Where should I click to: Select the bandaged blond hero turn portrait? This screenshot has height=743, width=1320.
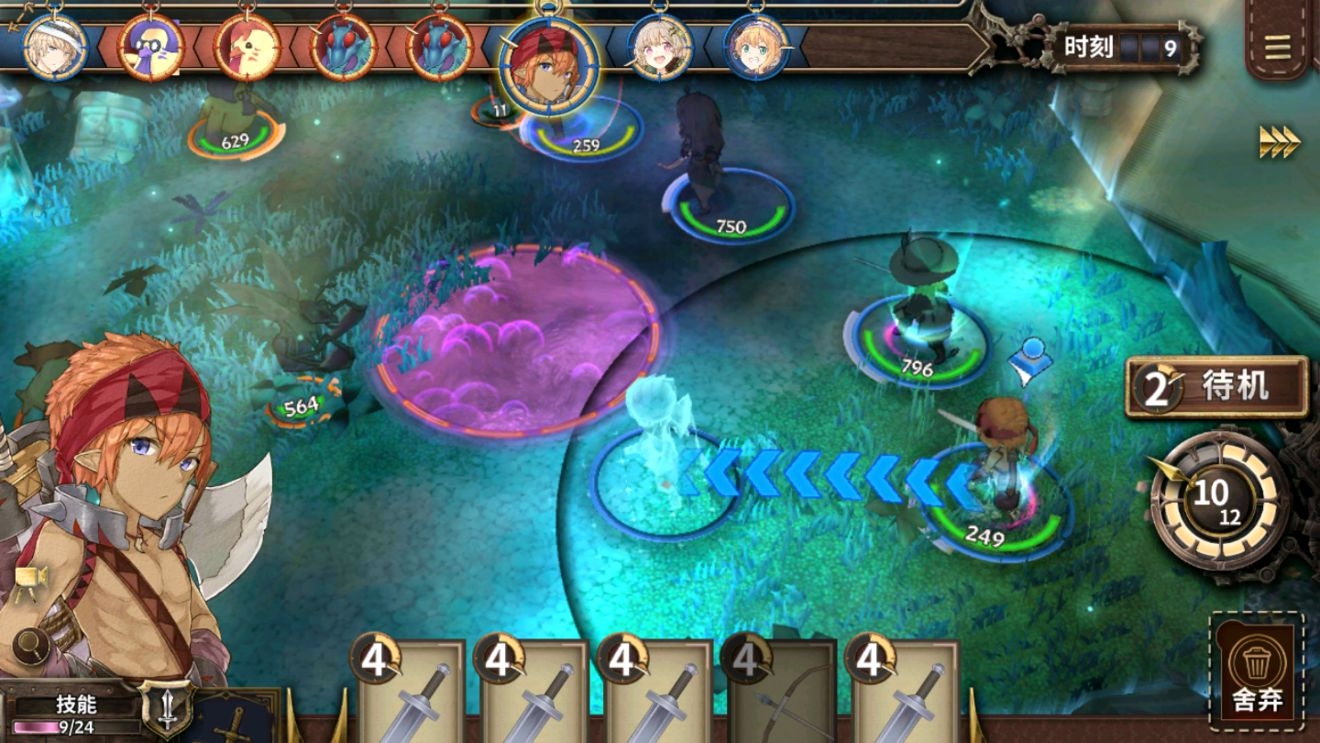pyautogui.click(x=53, y=46)
